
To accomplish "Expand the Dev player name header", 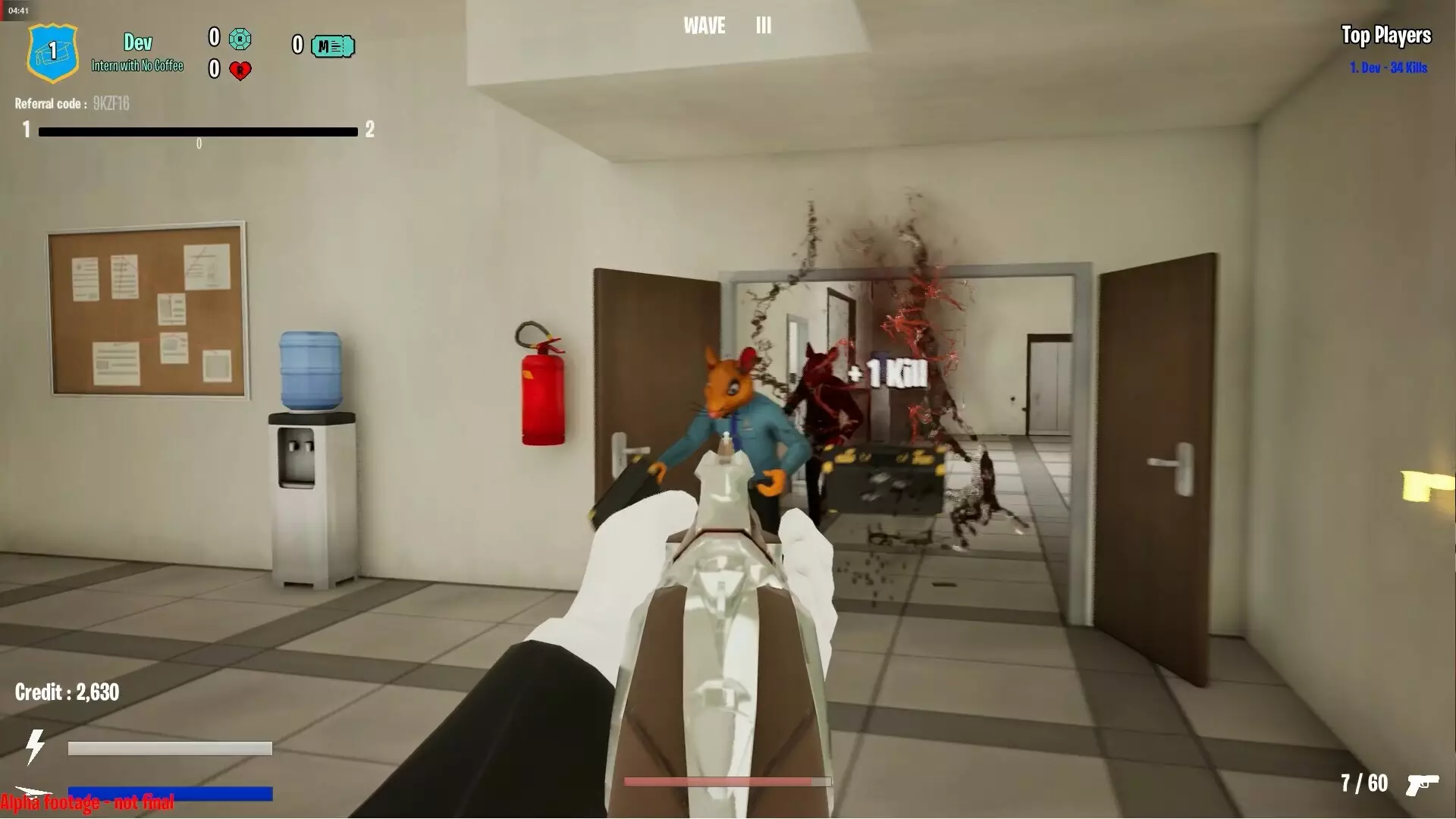I will (136, 42).
